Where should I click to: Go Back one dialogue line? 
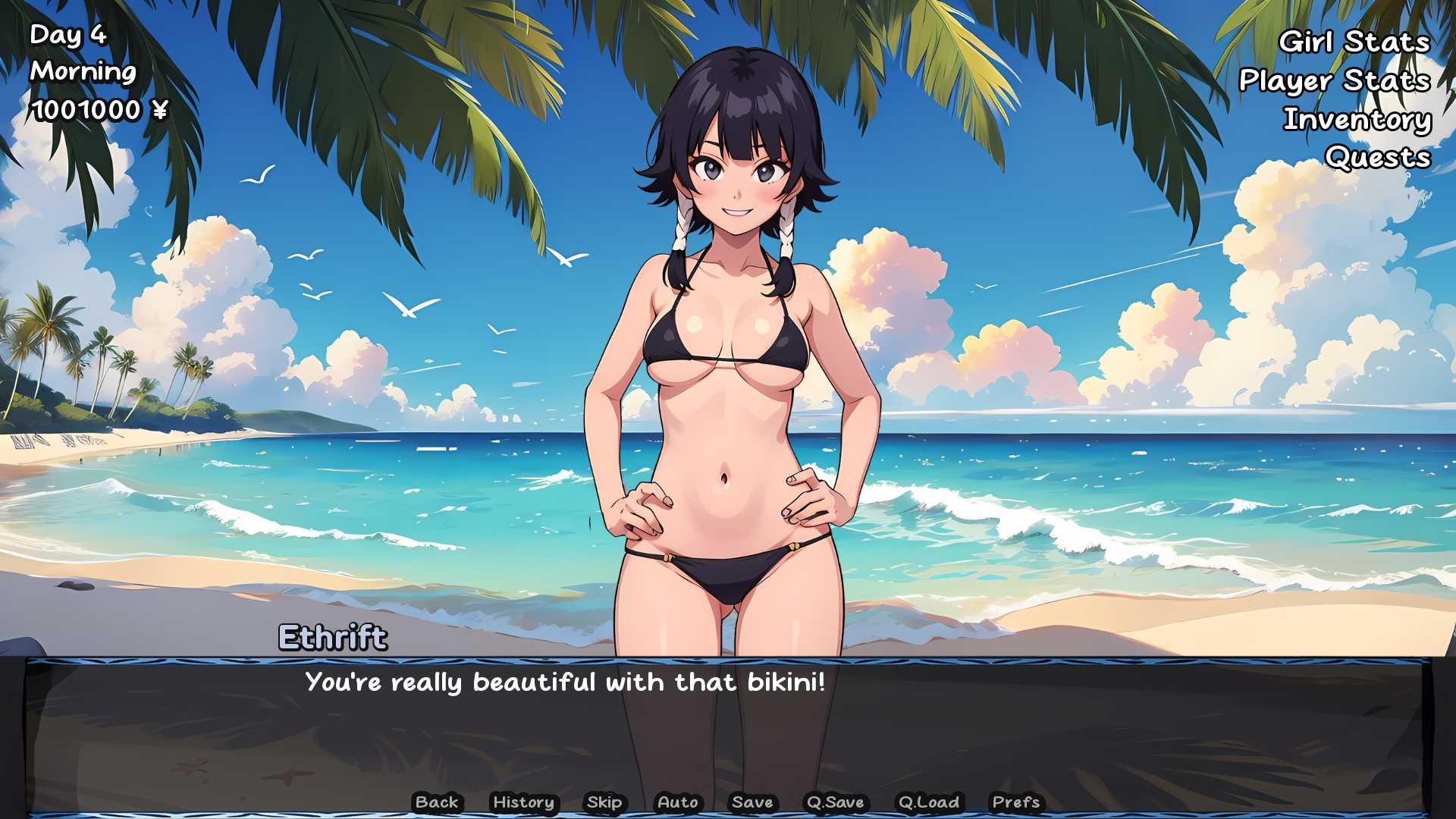click(437, 802)
